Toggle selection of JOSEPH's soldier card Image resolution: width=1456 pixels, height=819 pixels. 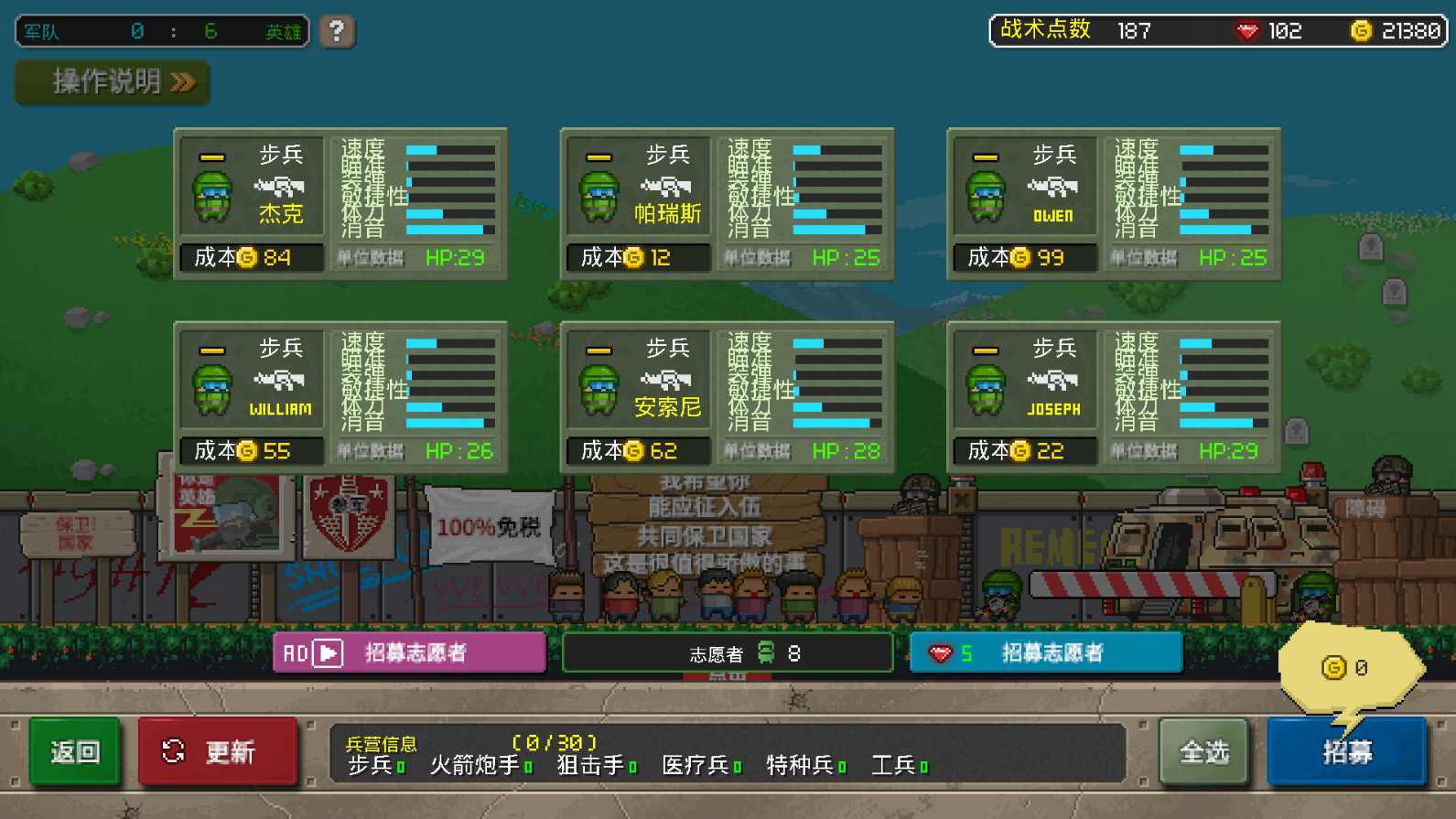(x=1113, y=393)
